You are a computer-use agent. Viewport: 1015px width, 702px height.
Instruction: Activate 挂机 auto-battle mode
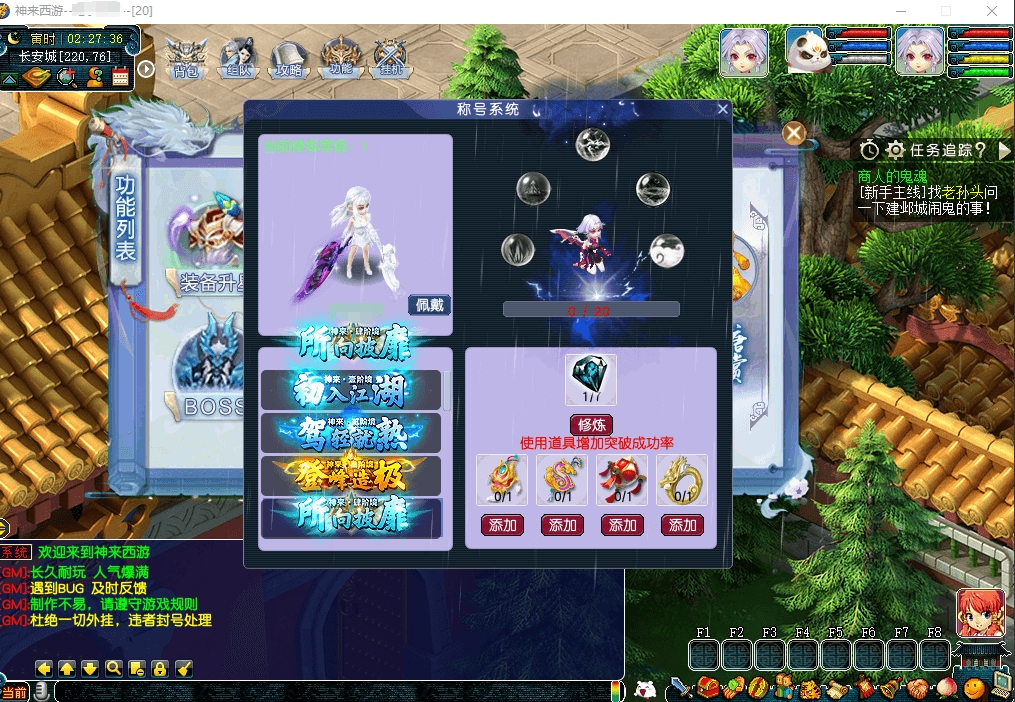390,58
